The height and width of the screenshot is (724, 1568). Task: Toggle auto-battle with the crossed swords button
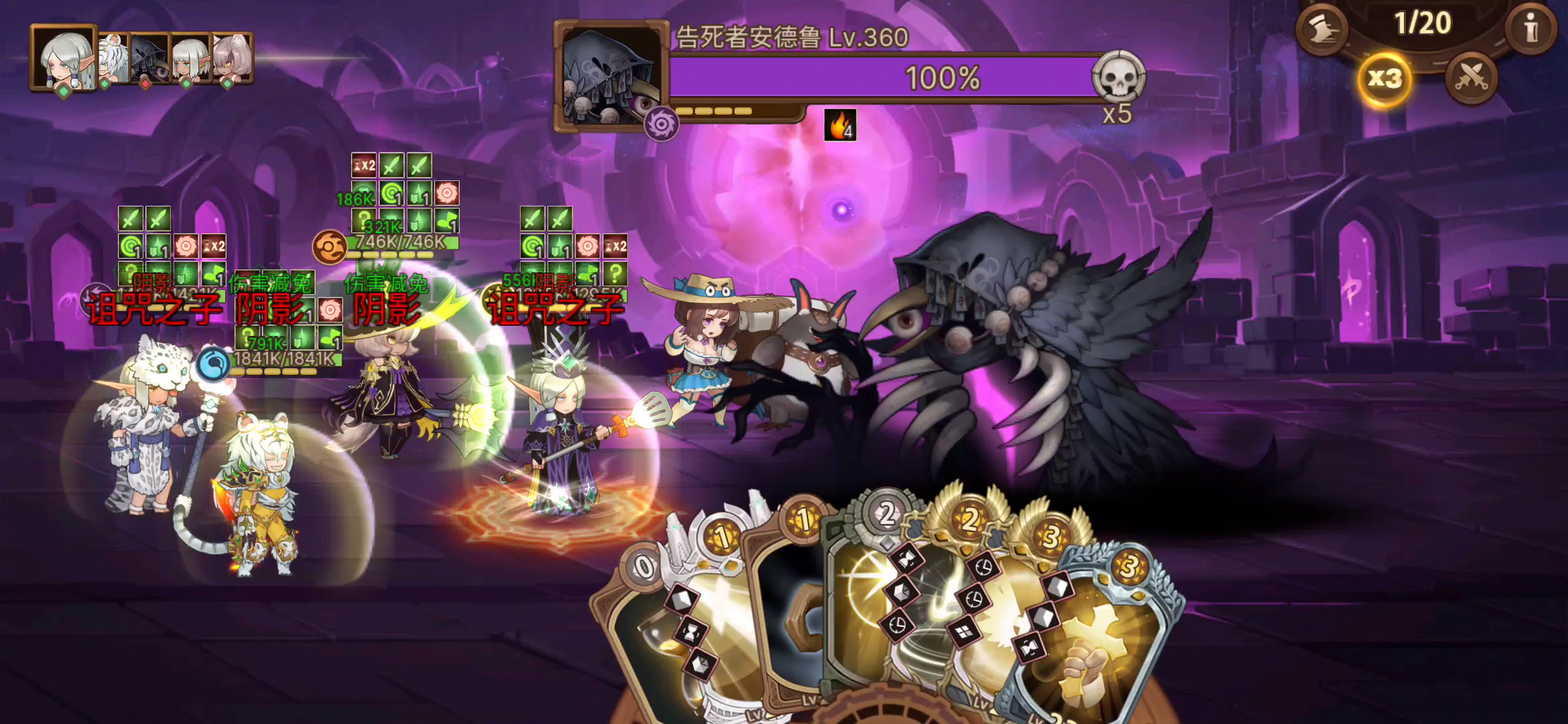point(1472,80)
